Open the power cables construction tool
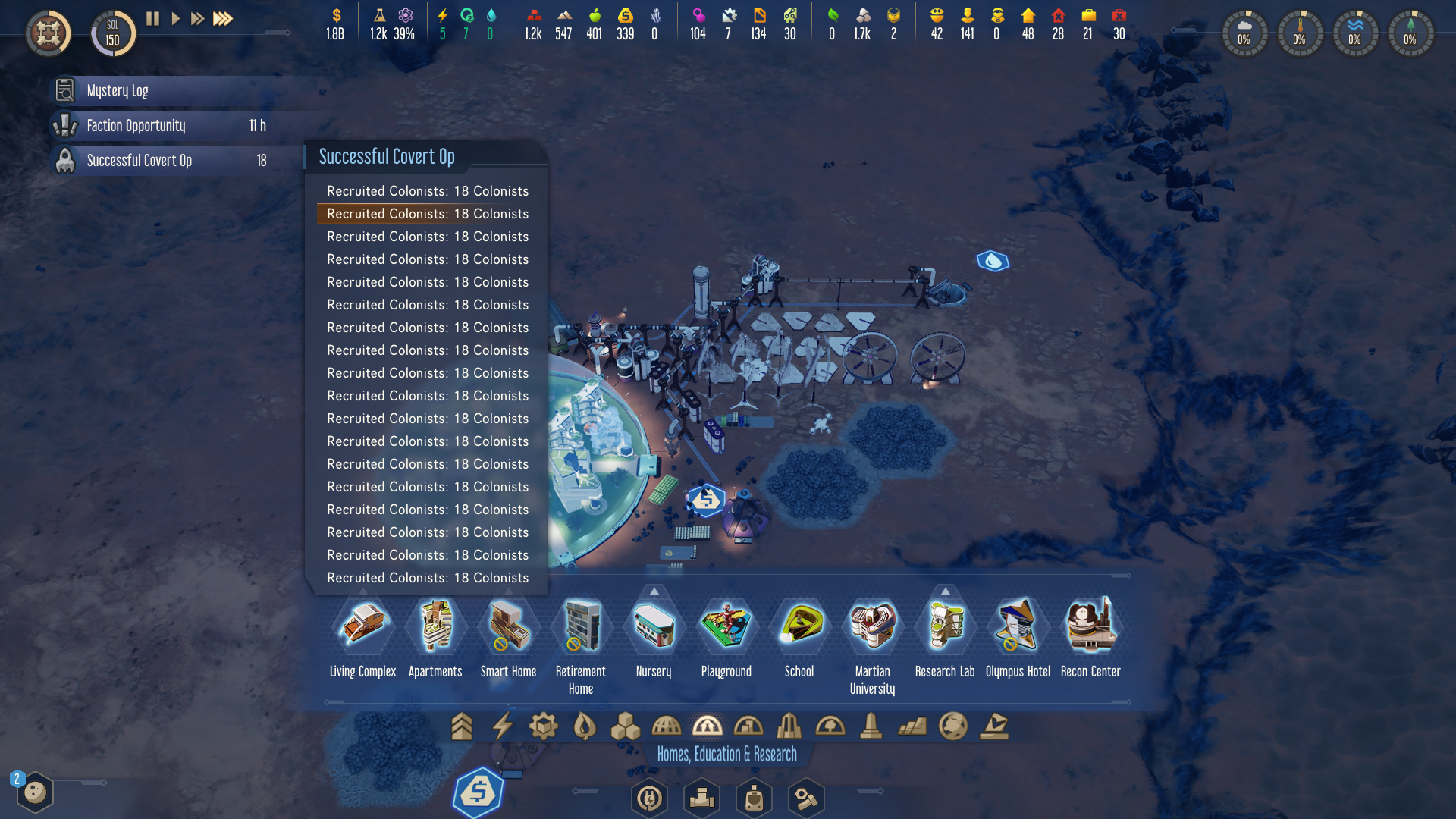 click(x=649, y=798)
